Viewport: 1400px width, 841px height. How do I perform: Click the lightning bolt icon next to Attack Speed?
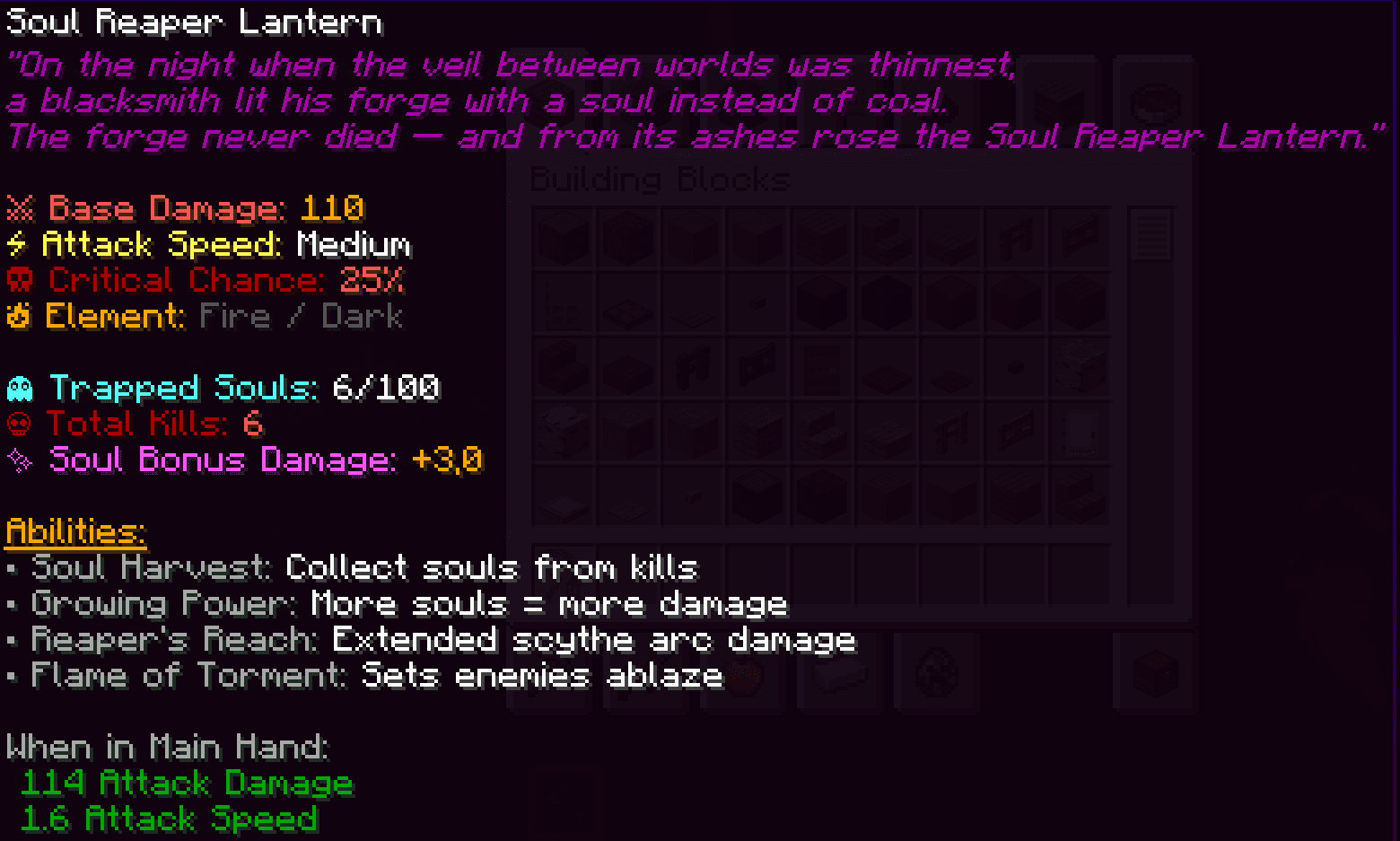point(18,244)
